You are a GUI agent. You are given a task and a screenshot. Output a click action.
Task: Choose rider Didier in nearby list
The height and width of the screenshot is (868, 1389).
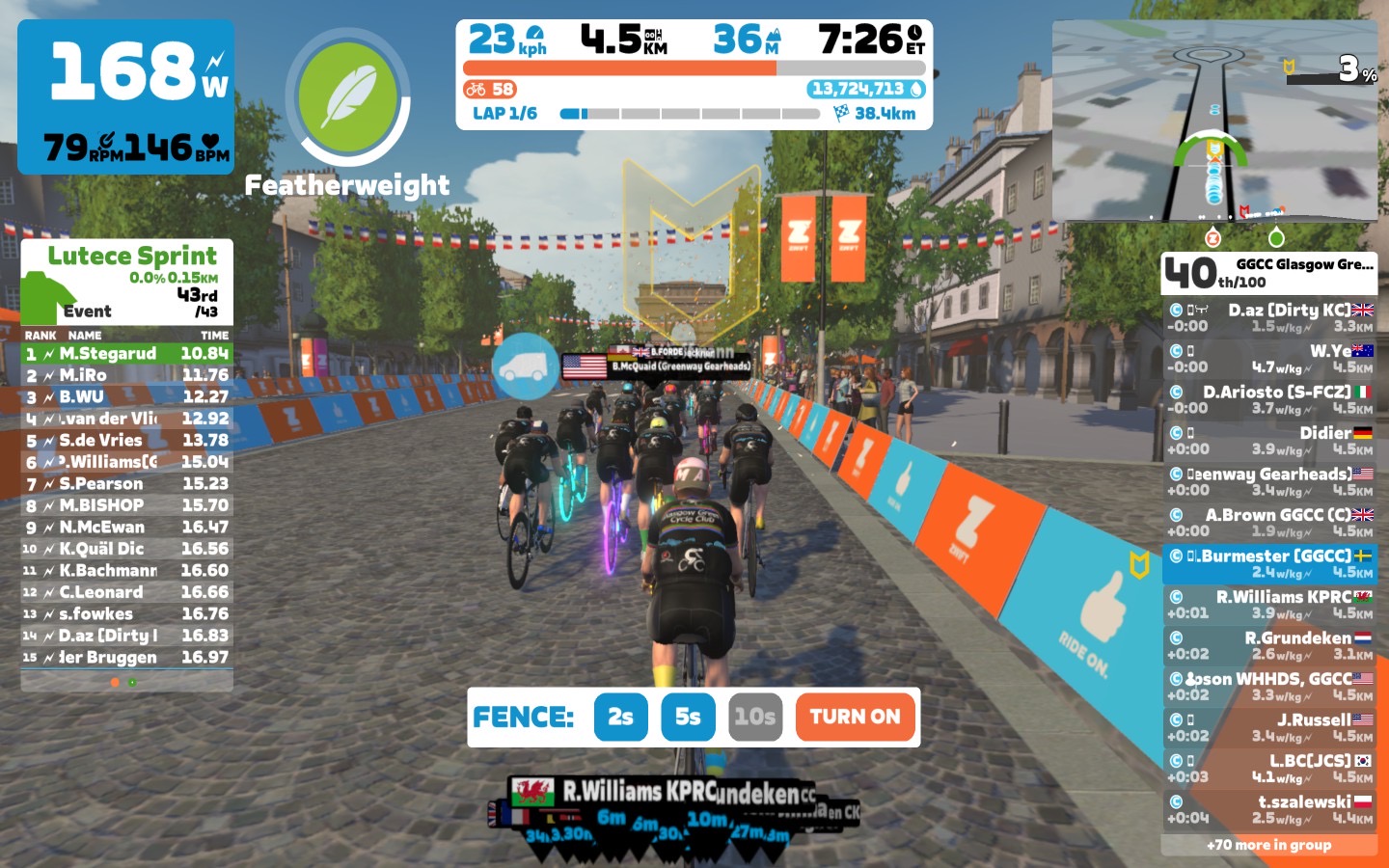click(x=1268, y=441)
